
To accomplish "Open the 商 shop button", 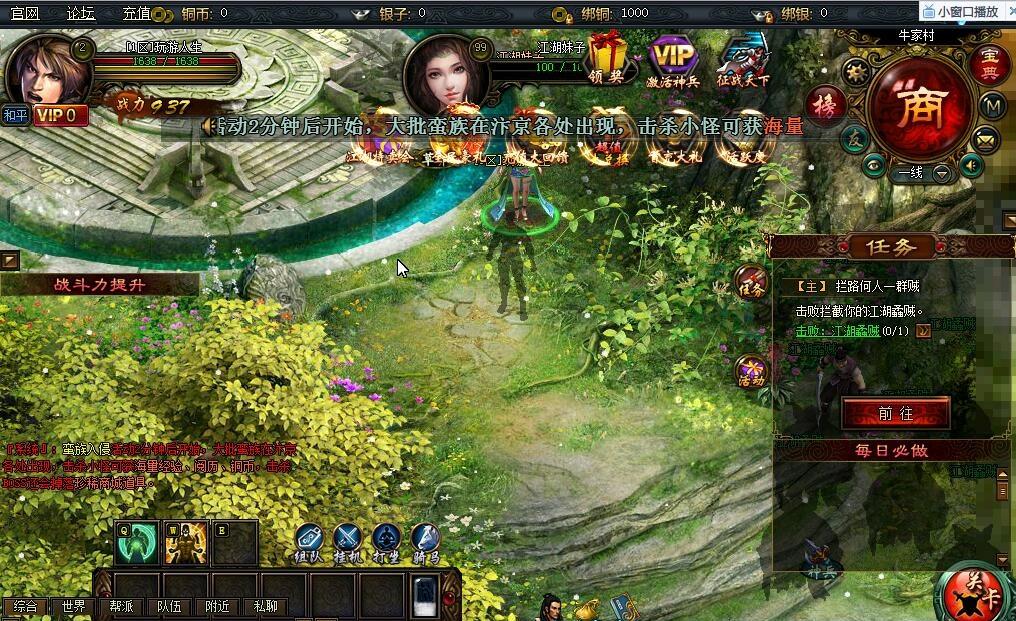I will (x=919, y=107).
